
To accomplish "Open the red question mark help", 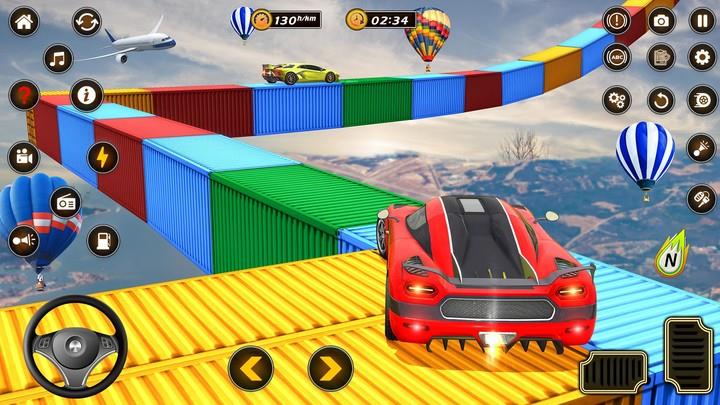I will (24, 96).
